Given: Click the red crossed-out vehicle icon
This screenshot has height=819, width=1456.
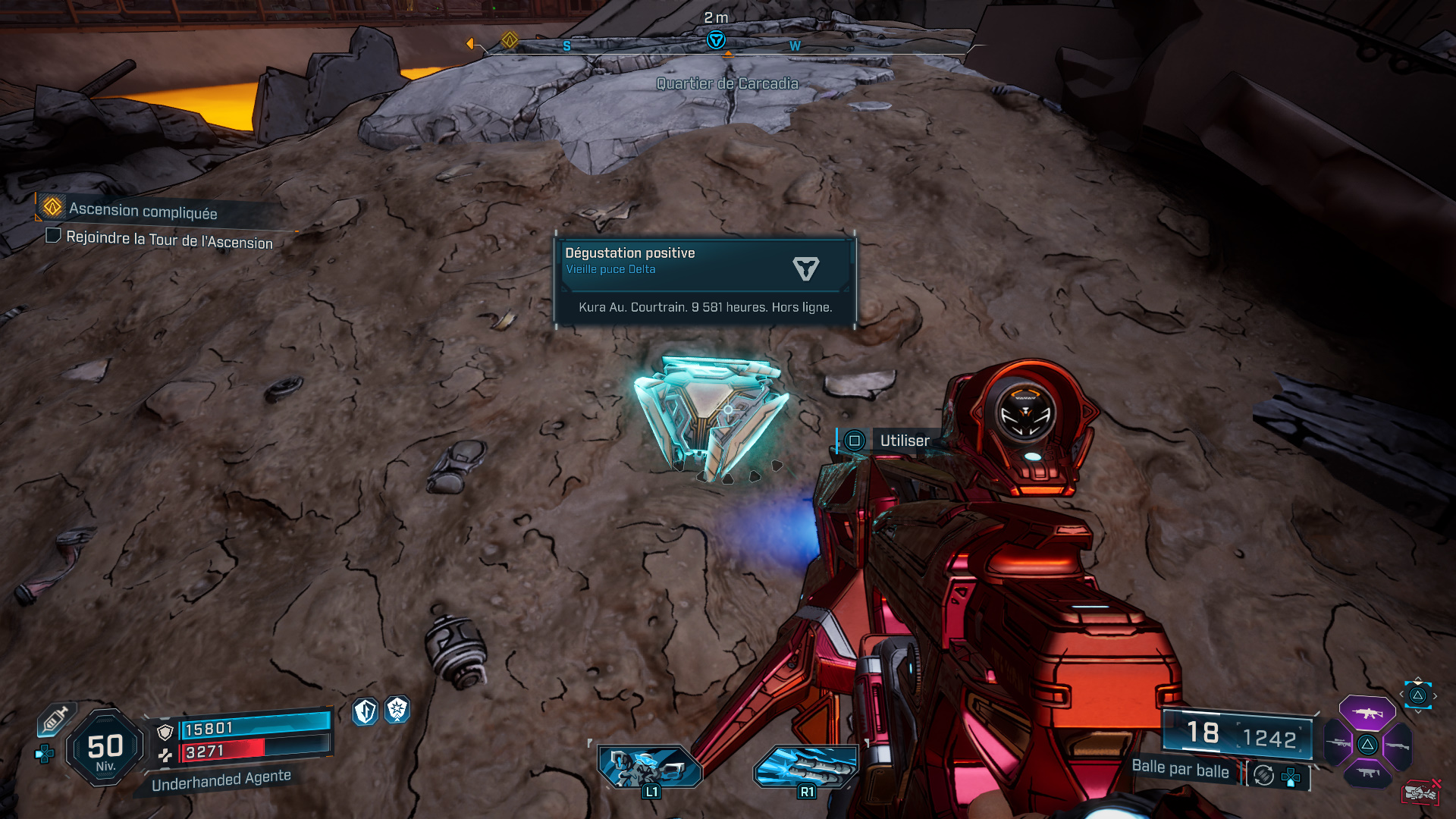Looking at the screenshot, I should tap(1420, 792).
